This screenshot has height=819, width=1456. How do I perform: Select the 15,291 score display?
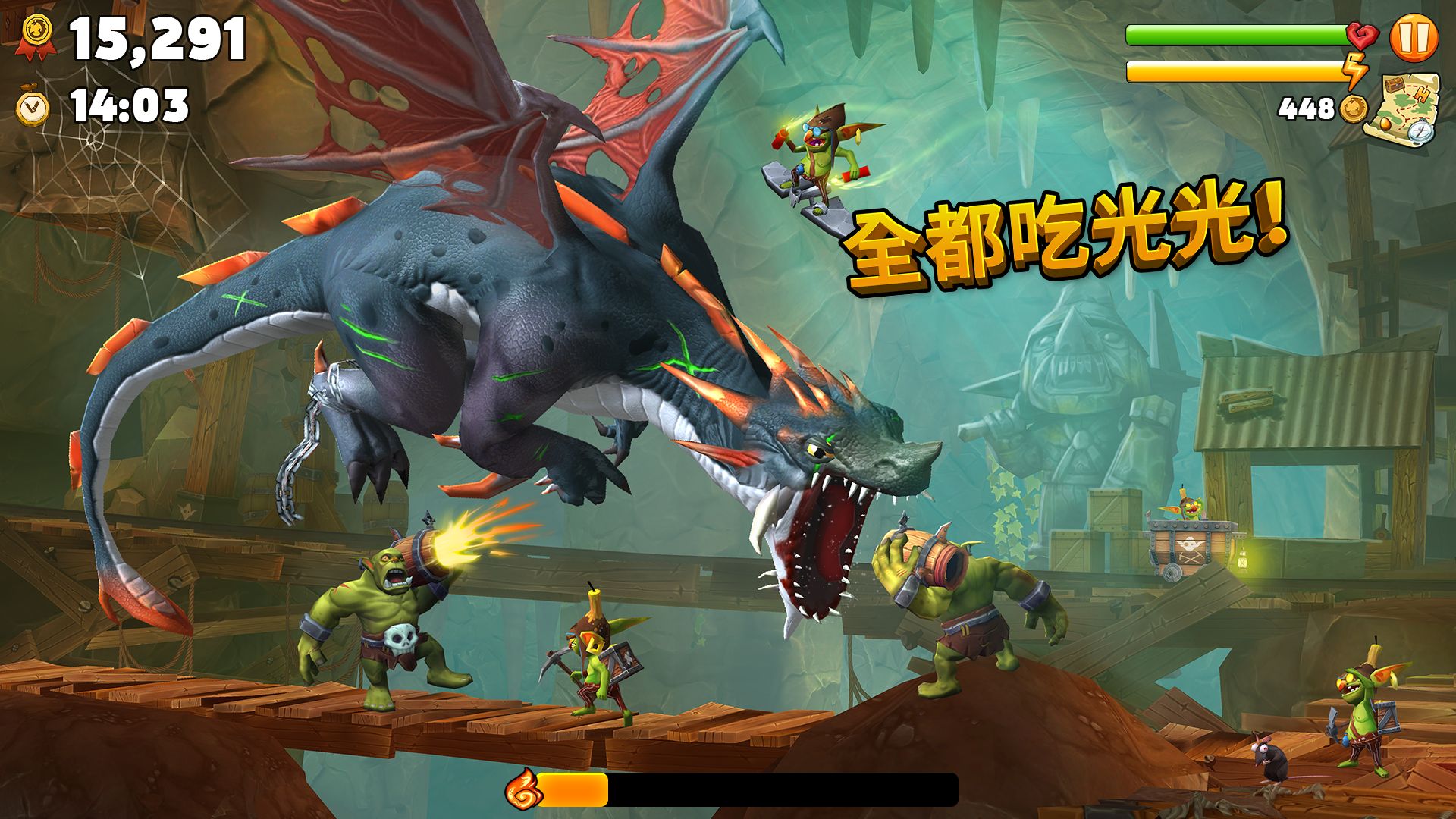click(x=155, y=39)
